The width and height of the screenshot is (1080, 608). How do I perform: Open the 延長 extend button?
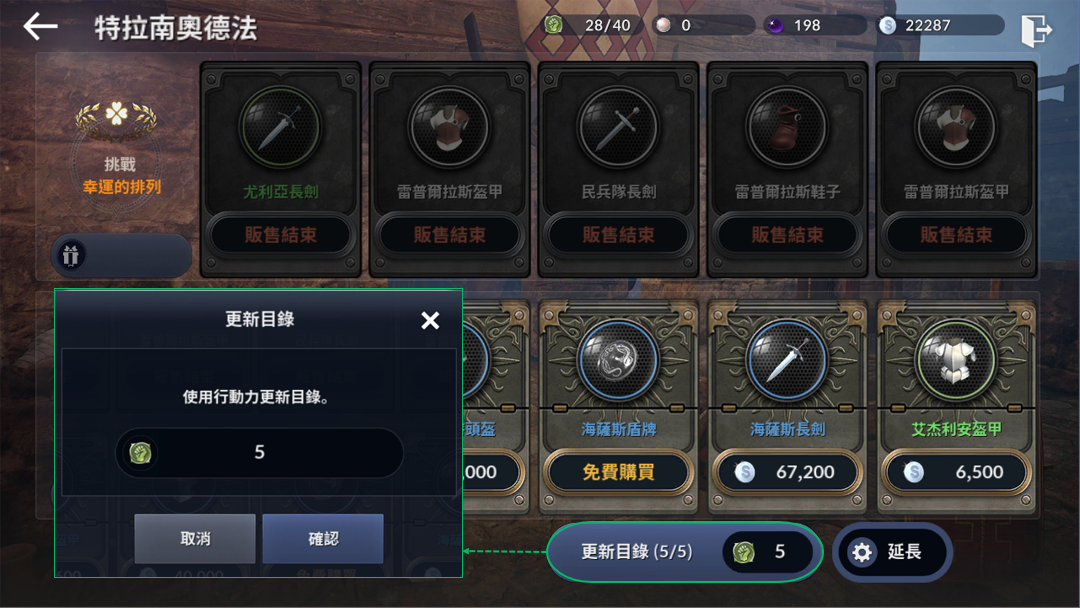[x=891, y=552]
